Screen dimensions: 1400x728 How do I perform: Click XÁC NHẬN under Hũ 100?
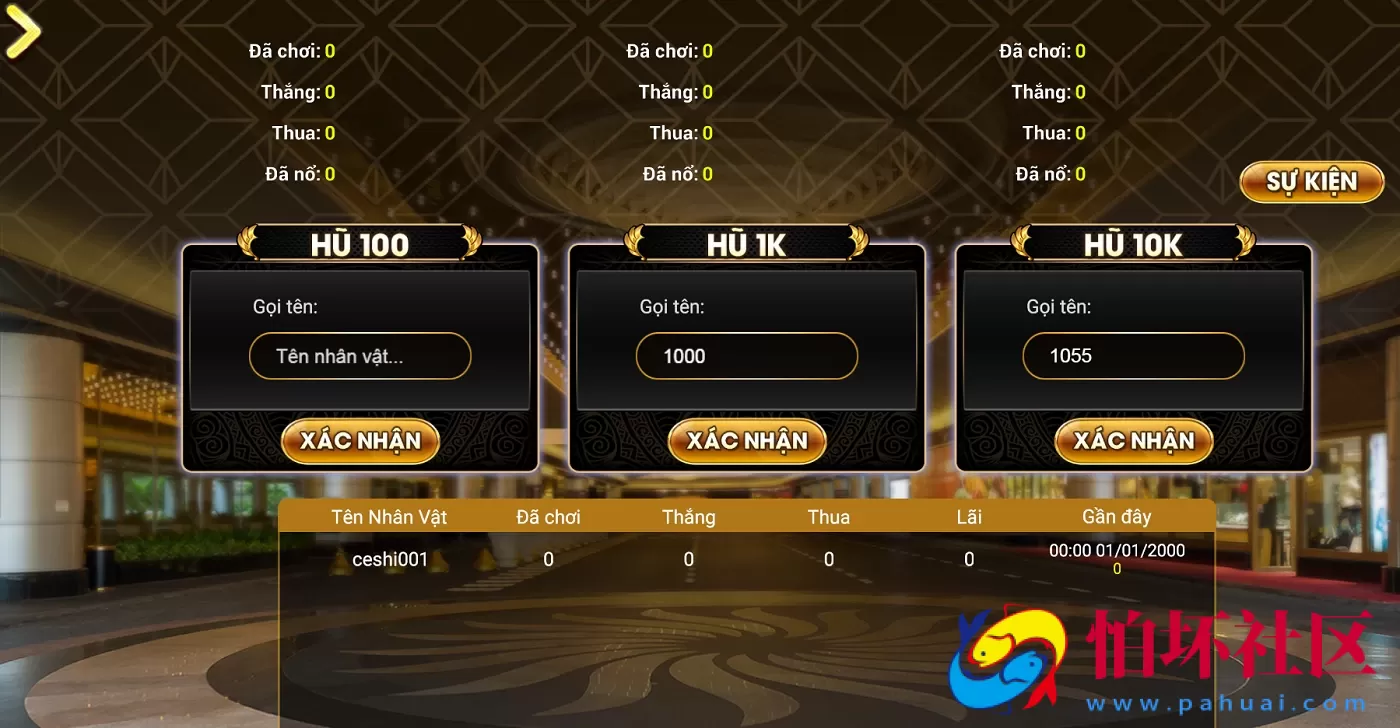(360, 440)
